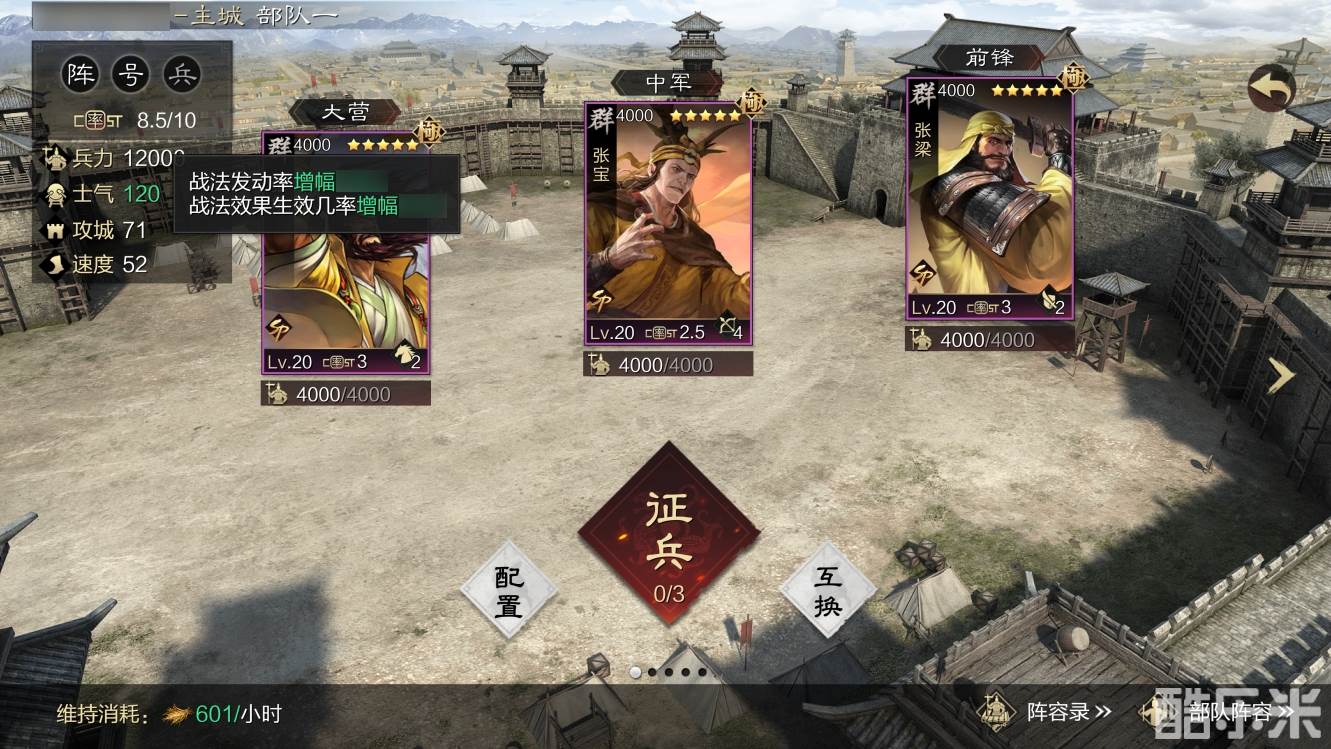Open the 号 round button
Viewport: 1331px width, 749px height.
pyautogui.click(x=131, y=74)
